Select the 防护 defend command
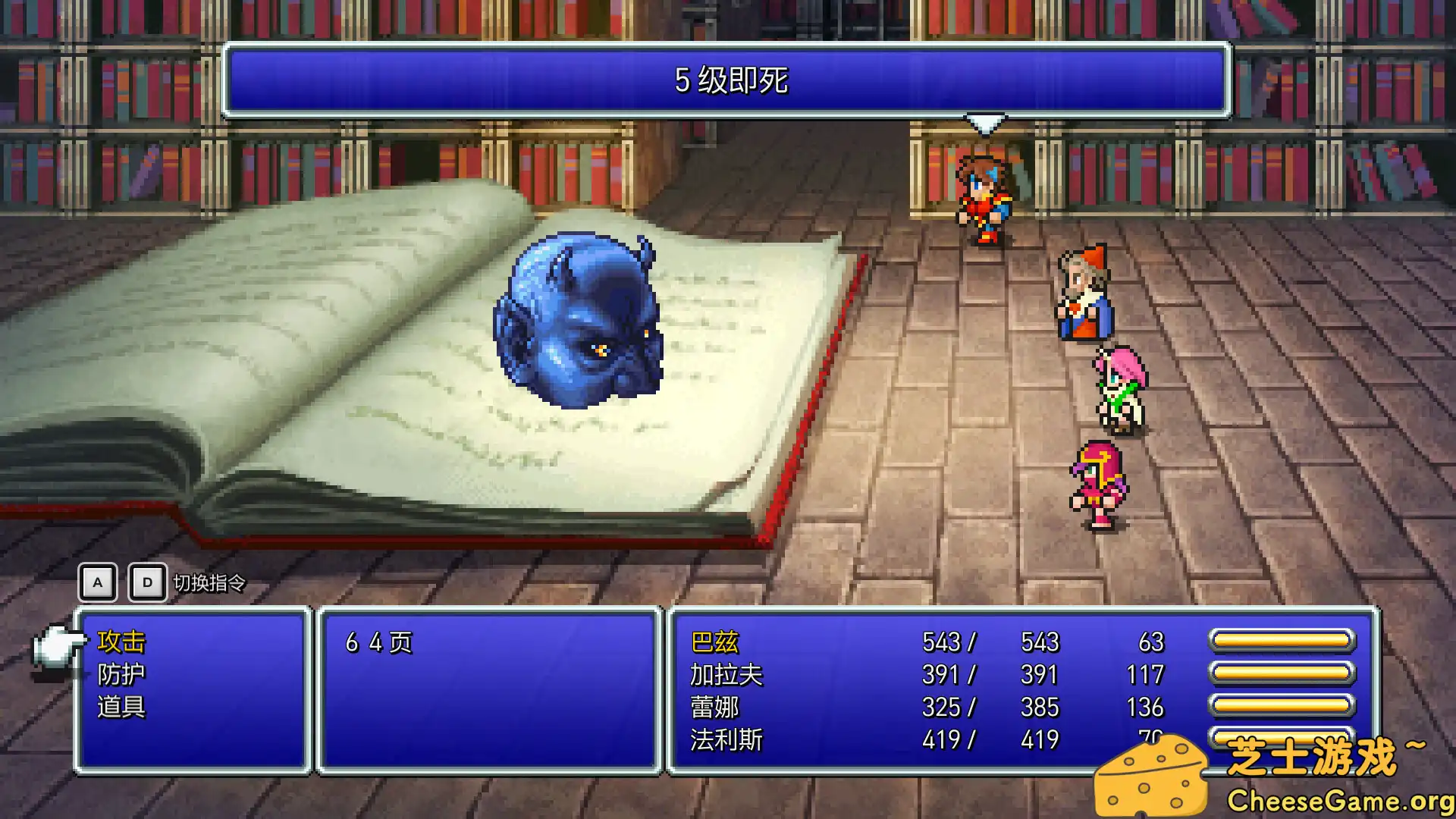The width and height of the screenshot is (1456, 819). [x=121, y=675]
